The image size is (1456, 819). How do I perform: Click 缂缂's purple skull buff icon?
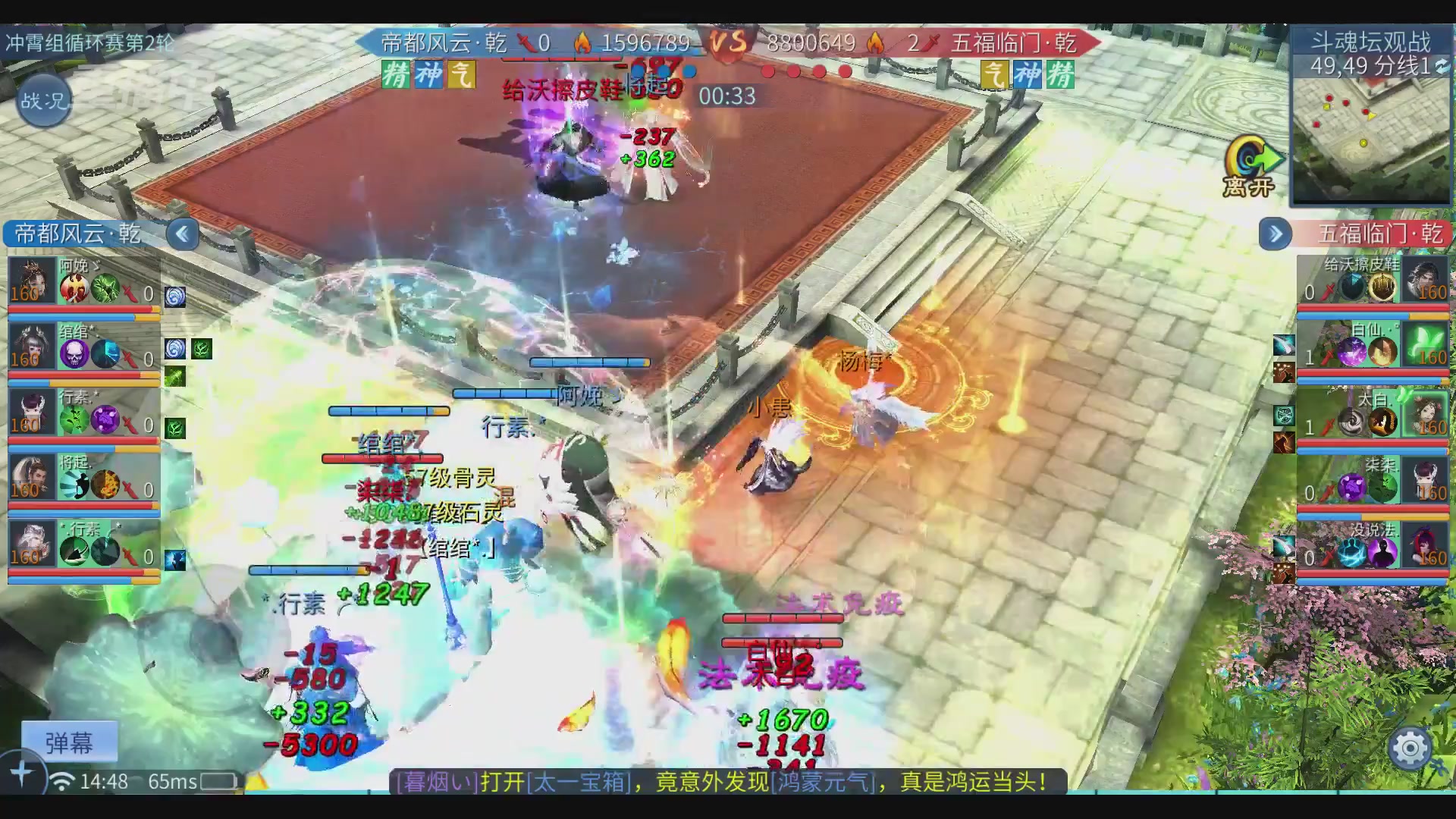pos(74,354)
